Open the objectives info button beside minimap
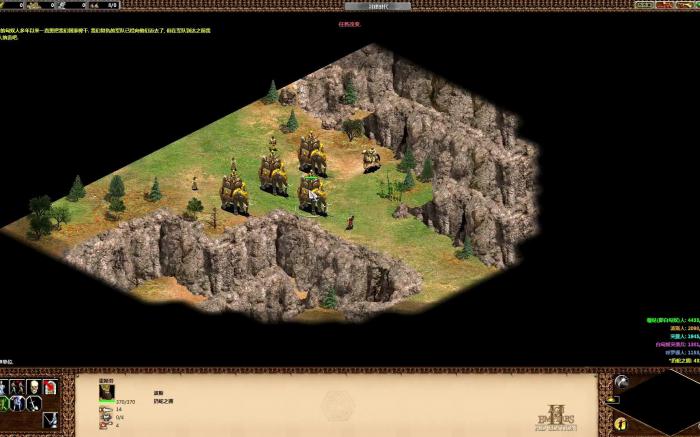This screenshot has height=437, width=700. [x=621, y=423]
